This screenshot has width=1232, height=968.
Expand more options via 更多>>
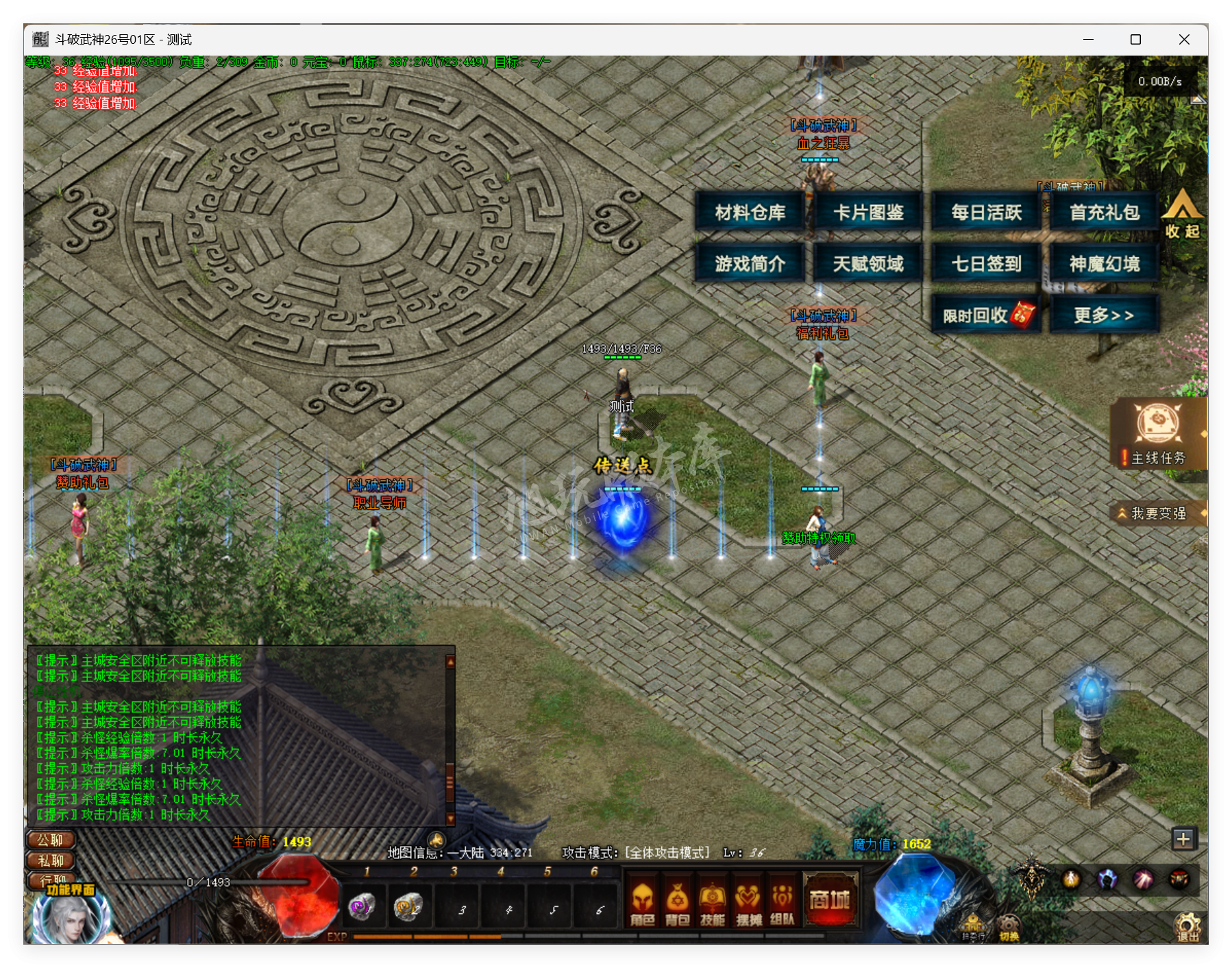[x=1104, y=313]
